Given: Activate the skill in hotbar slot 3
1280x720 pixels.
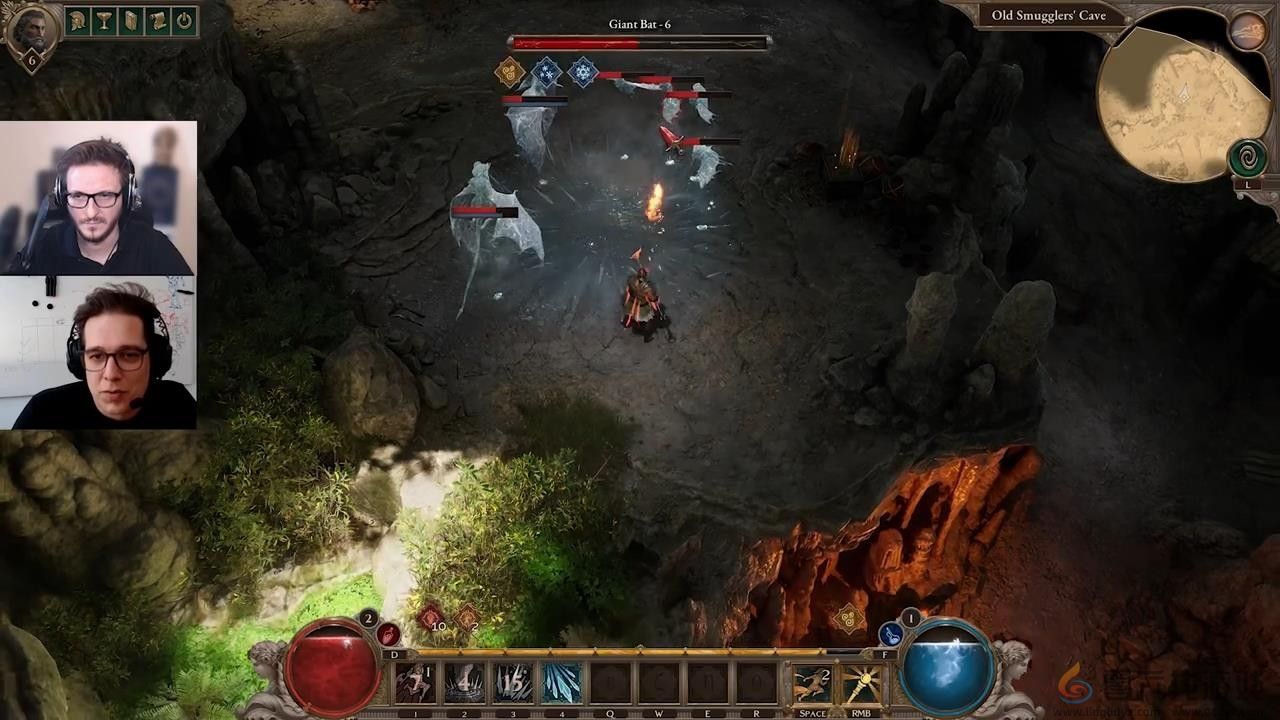Looking at the screenshot, I should click(x=513, y=684).
